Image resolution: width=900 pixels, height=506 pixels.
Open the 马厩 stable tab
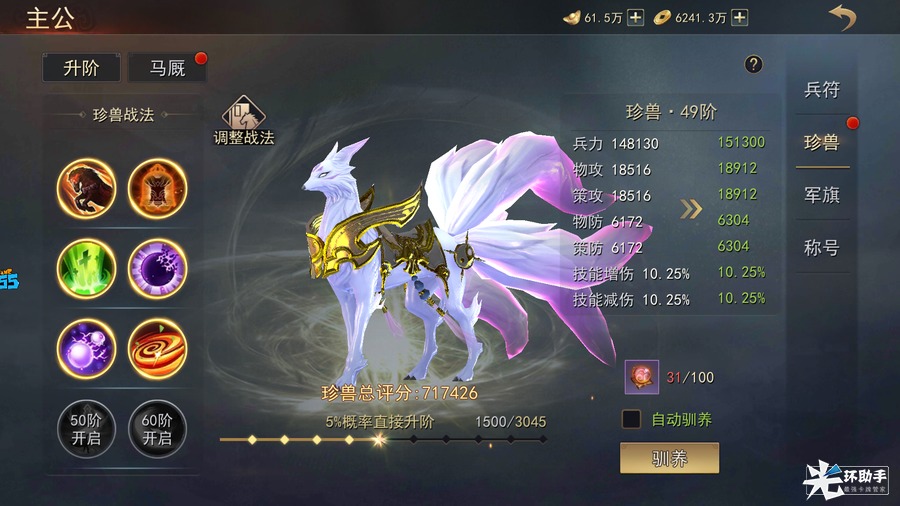[167, 68]
